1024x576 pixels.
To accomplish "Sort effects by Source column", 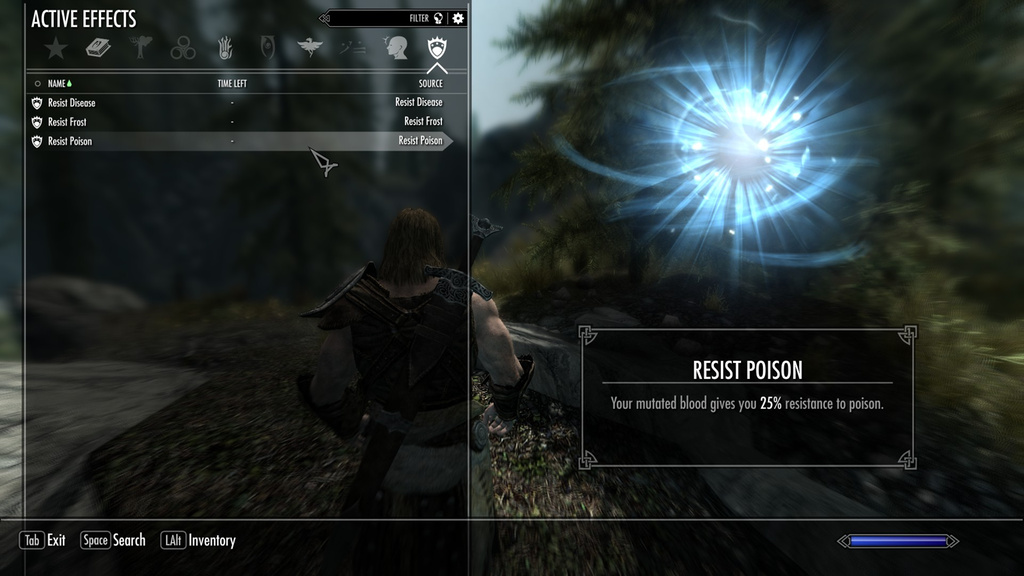I will click(430, 84).
